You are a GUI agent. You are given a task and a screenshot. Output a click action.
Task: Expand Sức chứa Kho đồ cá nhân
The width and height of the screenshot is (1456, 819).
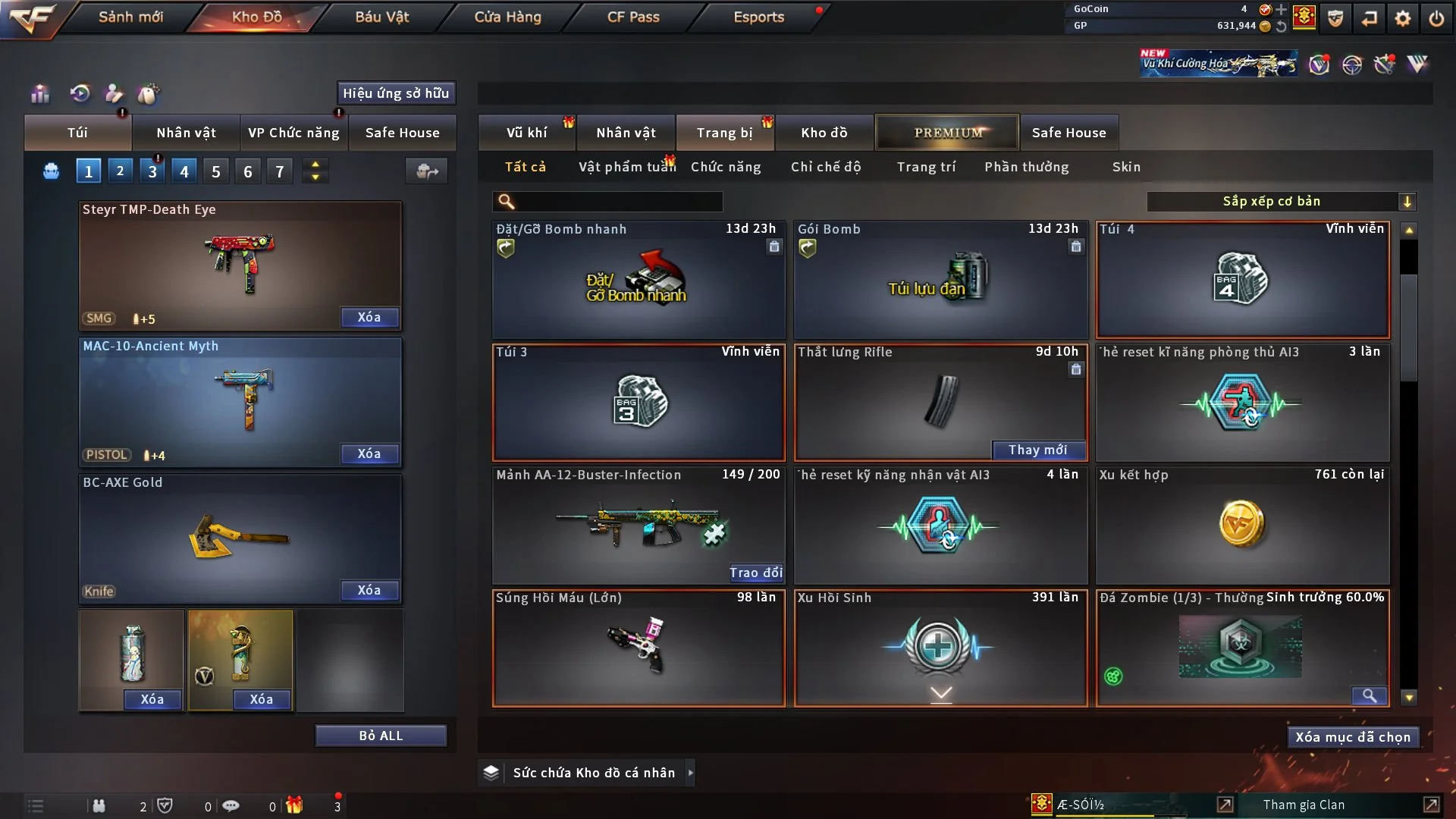(690, 773)
